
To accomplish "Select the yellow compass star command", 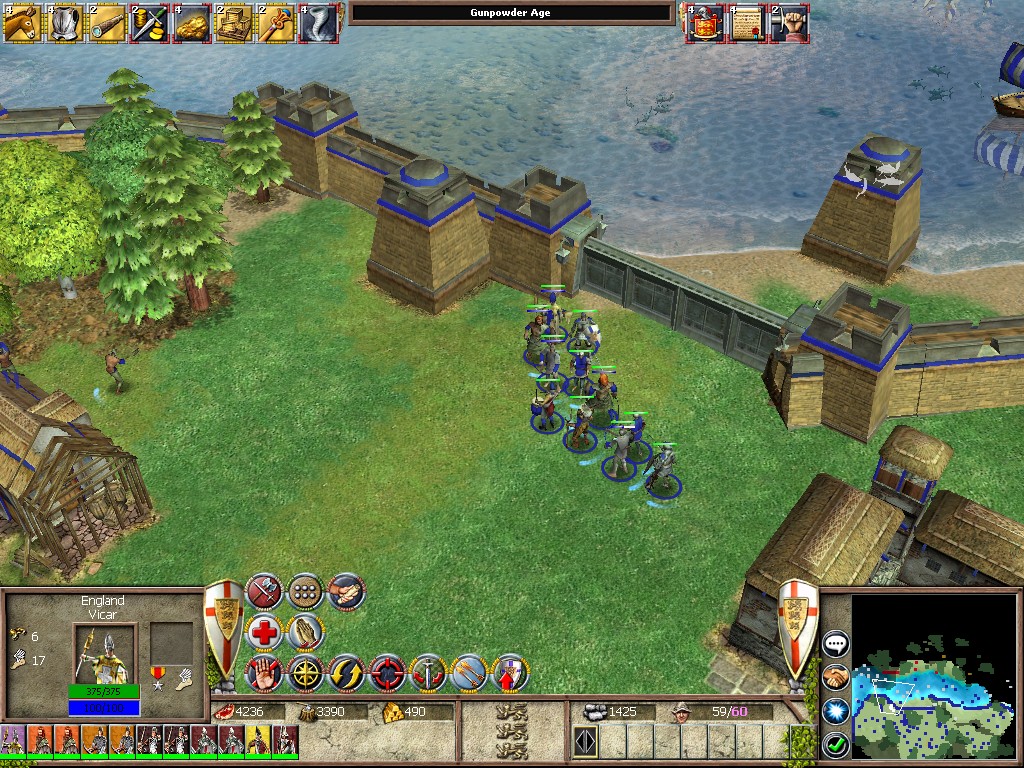I will (305, 673).
